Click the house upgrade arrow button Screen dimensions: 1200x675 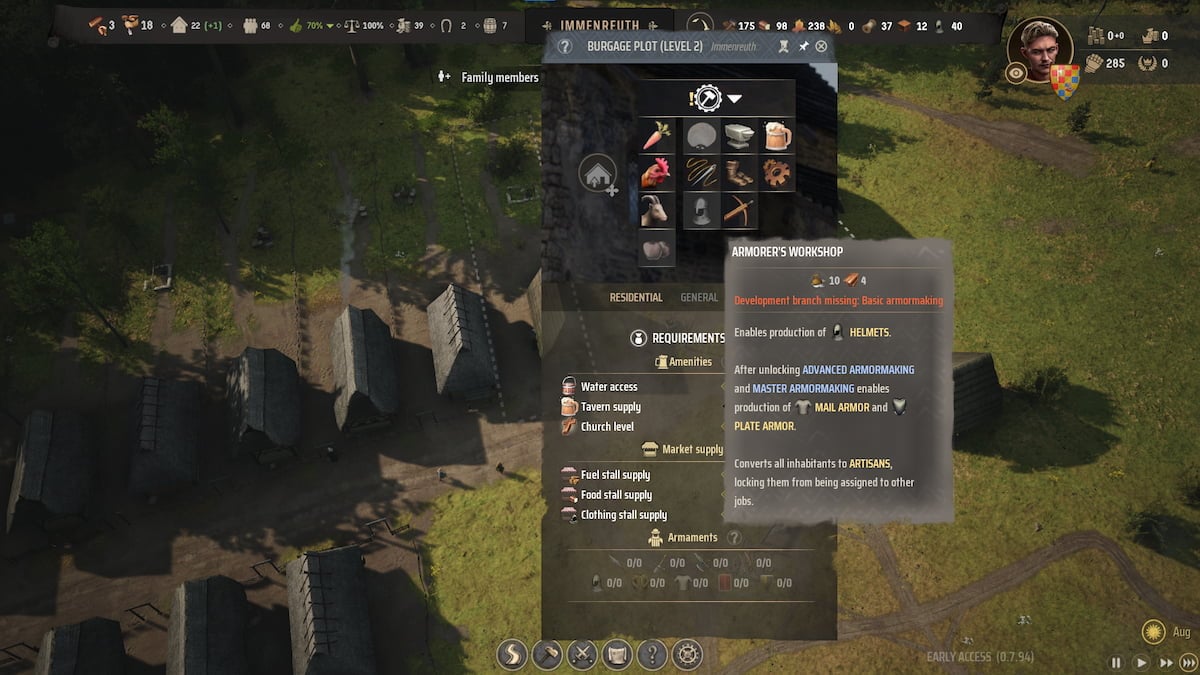tap(597, 175)
